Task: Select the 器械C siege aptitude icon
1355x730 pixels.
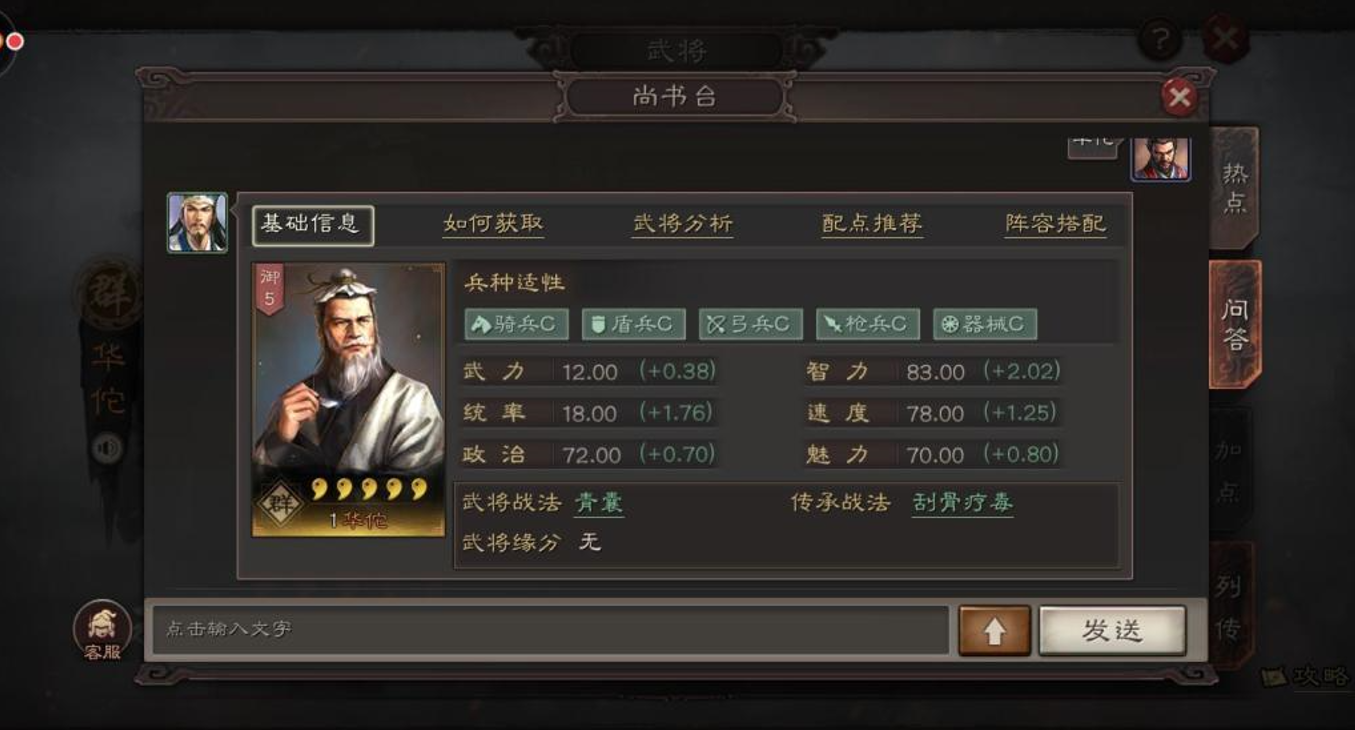Action: point(985,323)
